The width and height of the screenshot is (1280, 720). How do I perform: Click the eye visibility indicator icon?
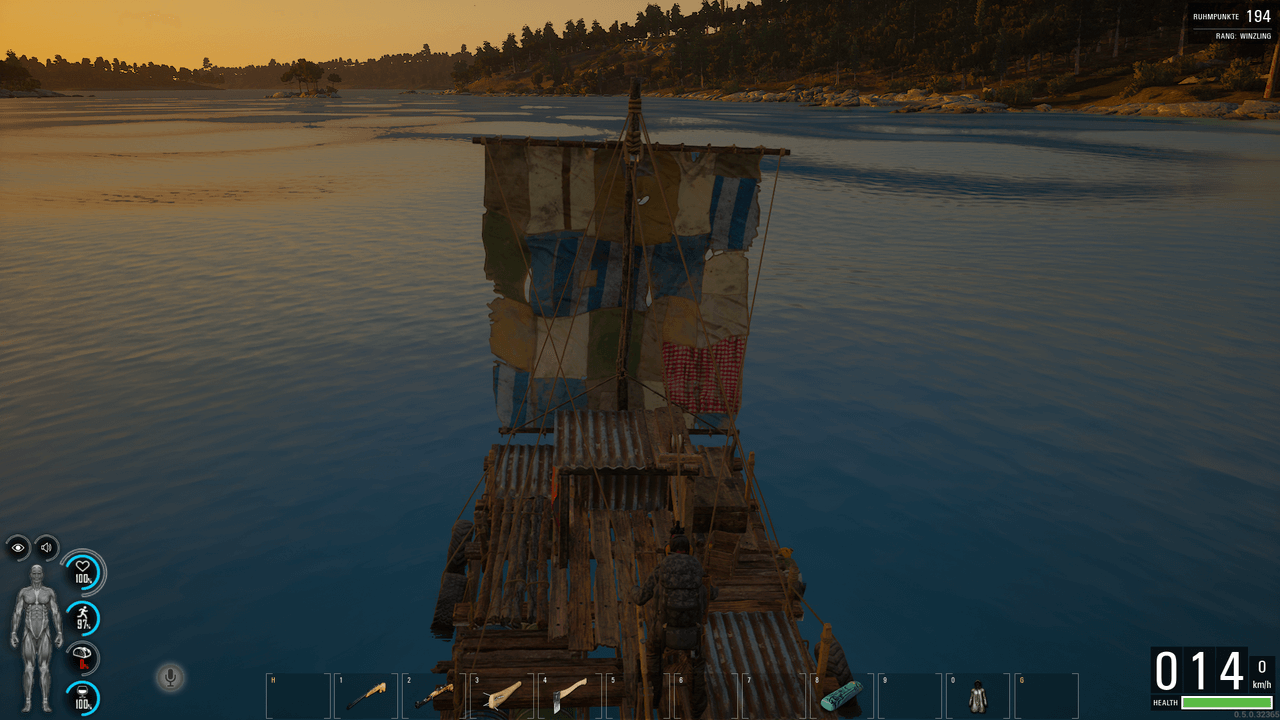(18, 548)
